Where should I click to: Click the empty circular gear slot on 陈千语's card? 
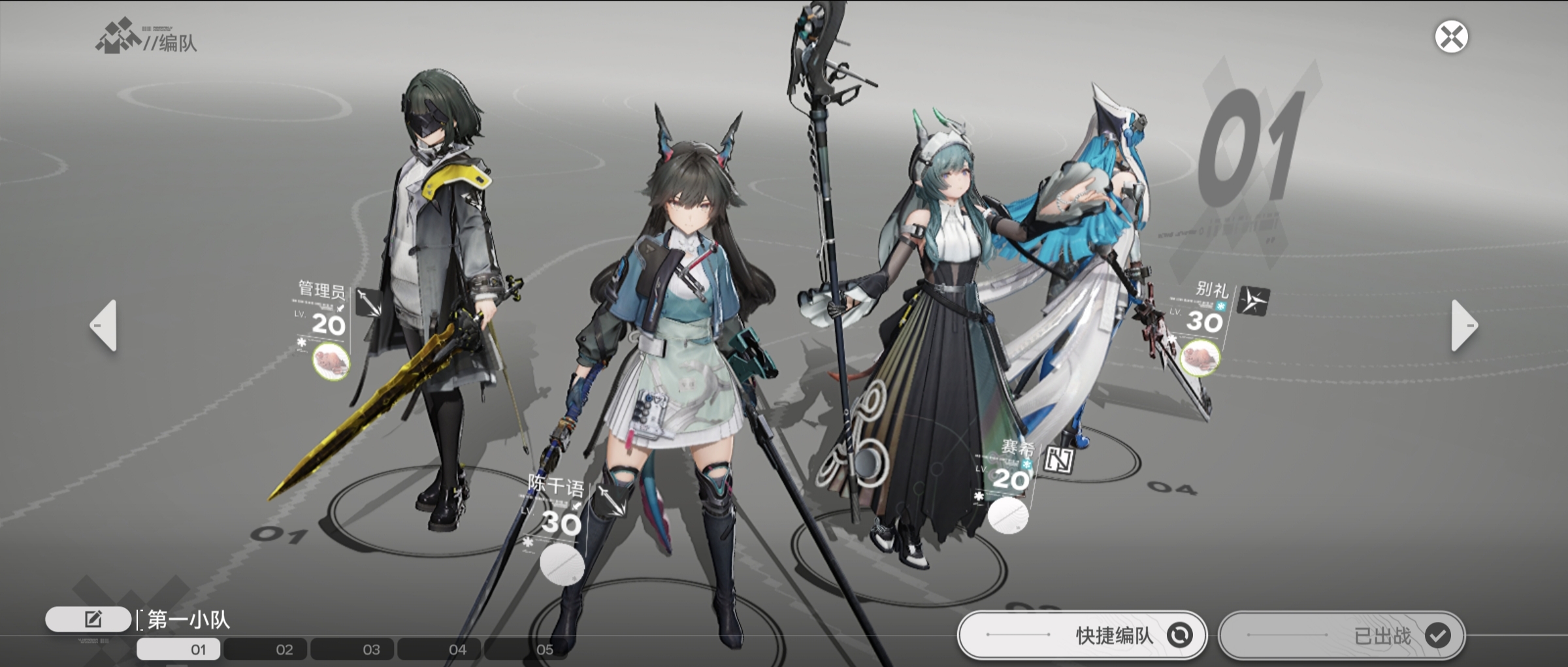563,564
